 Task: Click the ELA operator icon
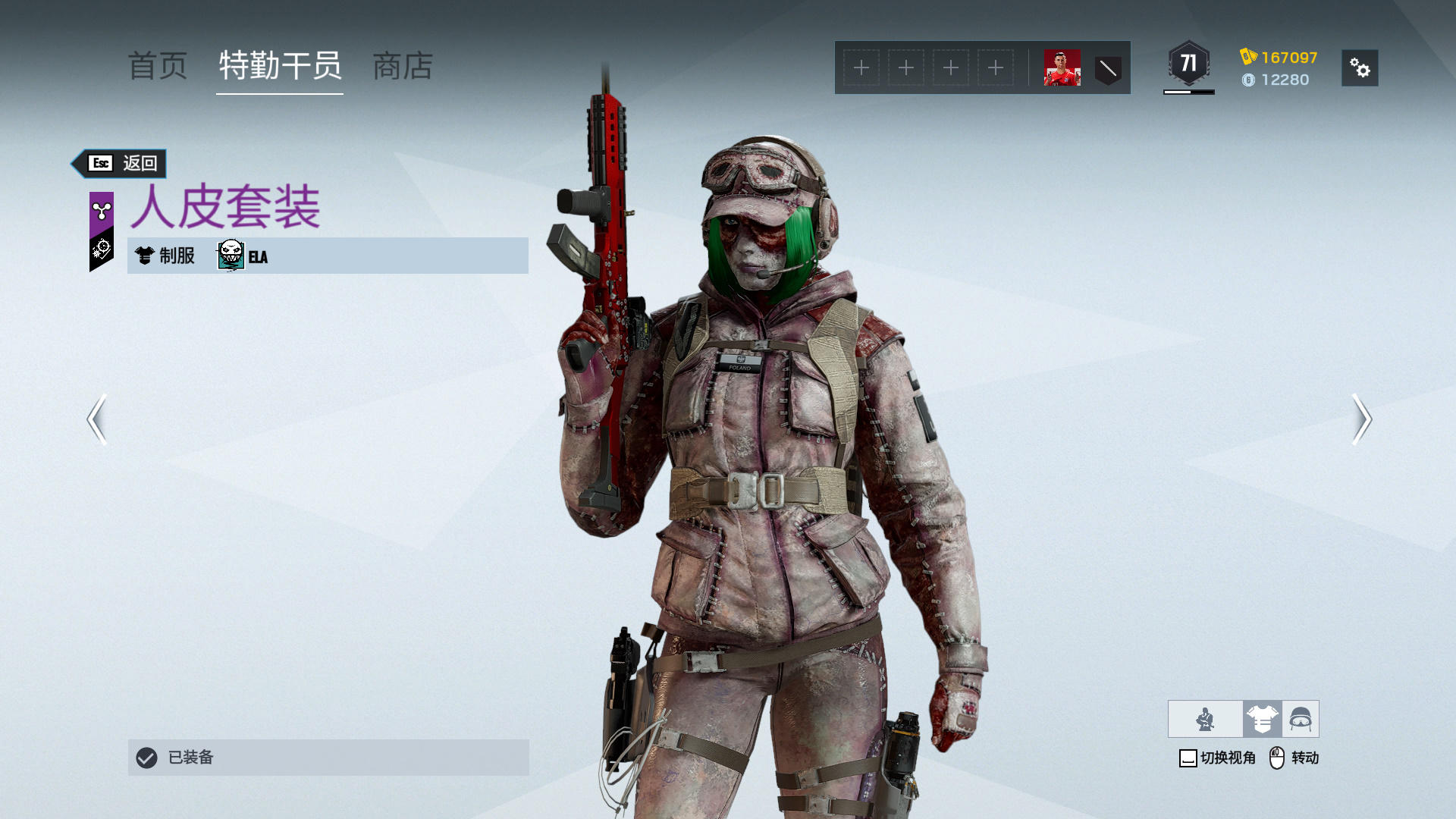click(231, 256)
